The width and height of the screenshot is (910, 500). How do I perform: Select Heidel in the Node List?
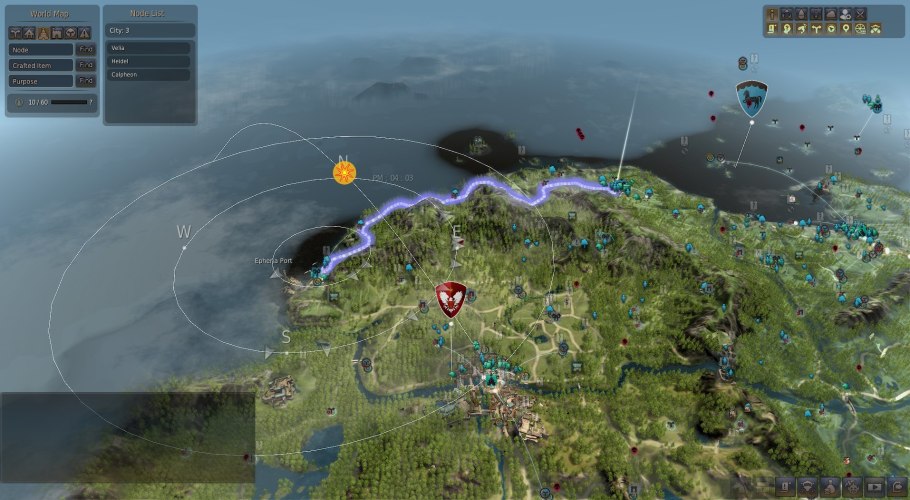click(148, 61)
